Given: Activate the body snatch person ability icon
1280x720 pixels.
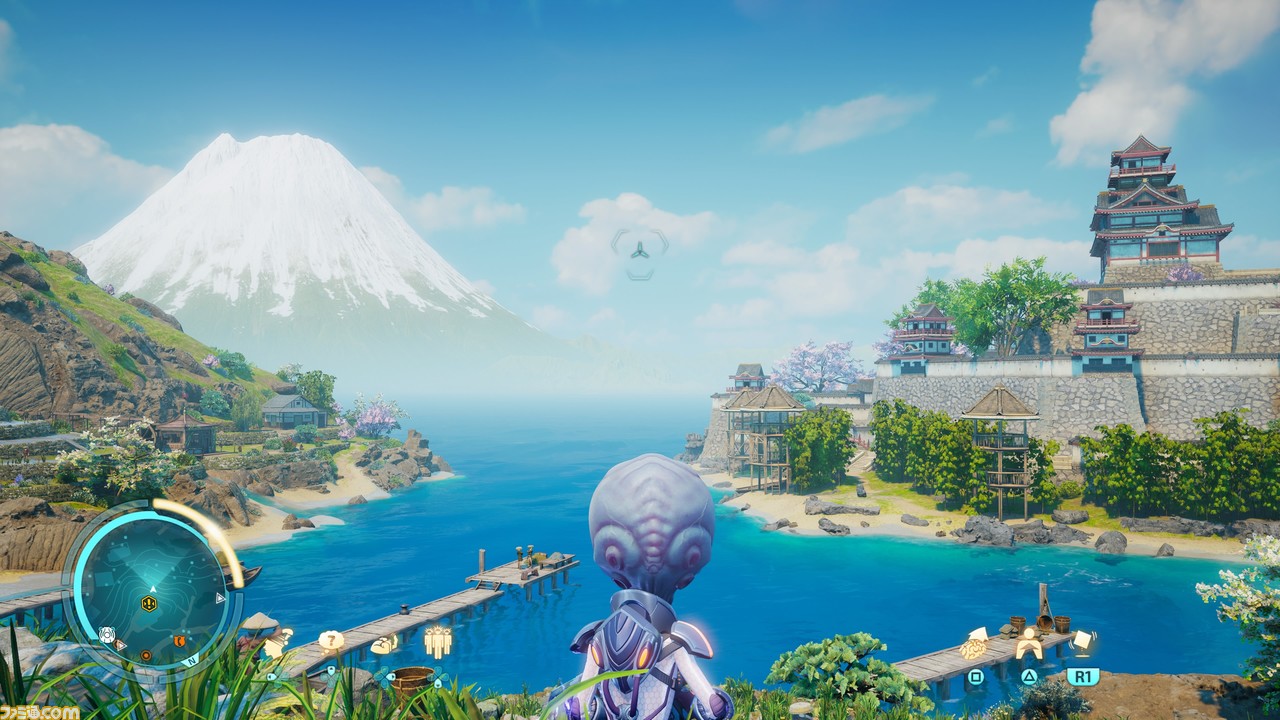Looking at the screenshot, I should click(1028, 645).
